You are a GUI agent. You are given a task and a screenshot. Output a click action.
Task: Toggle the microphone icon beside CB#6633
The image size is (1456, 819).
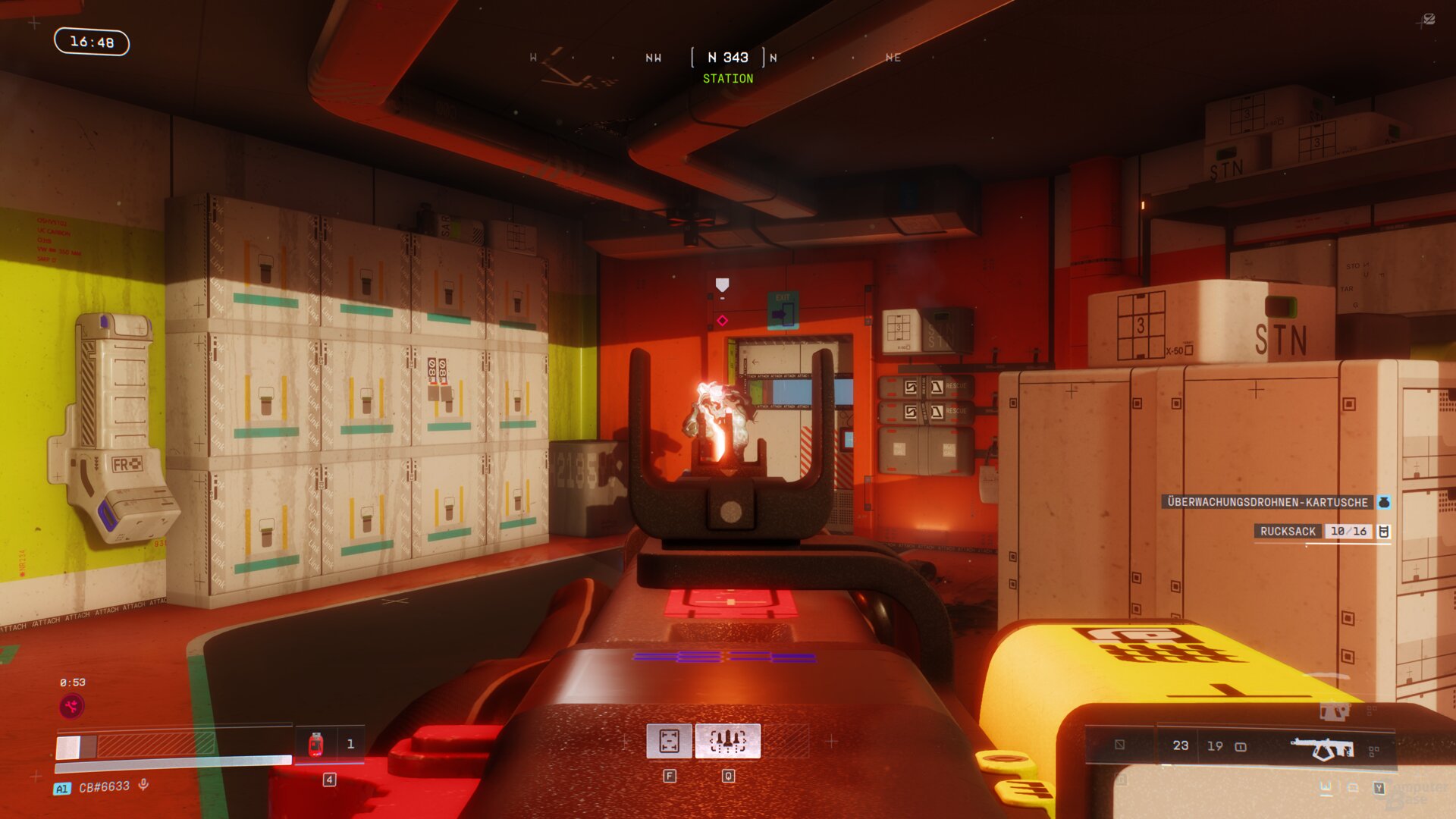tap(143, 786)
